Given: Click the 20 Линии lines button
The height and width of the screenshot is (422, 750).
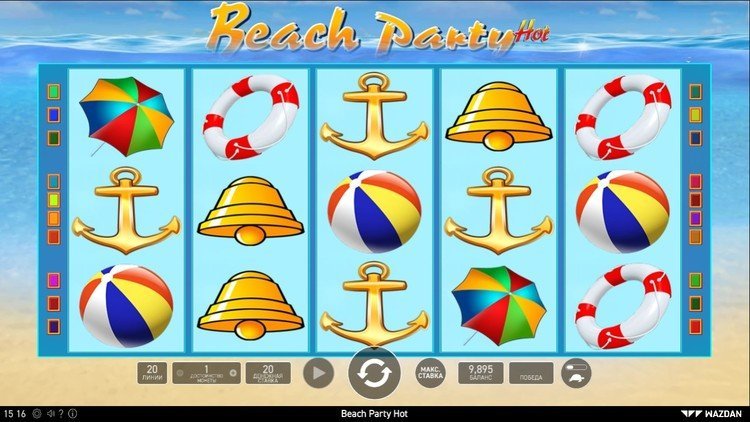Looking at the screenshot, I should [x=152, y=374].
